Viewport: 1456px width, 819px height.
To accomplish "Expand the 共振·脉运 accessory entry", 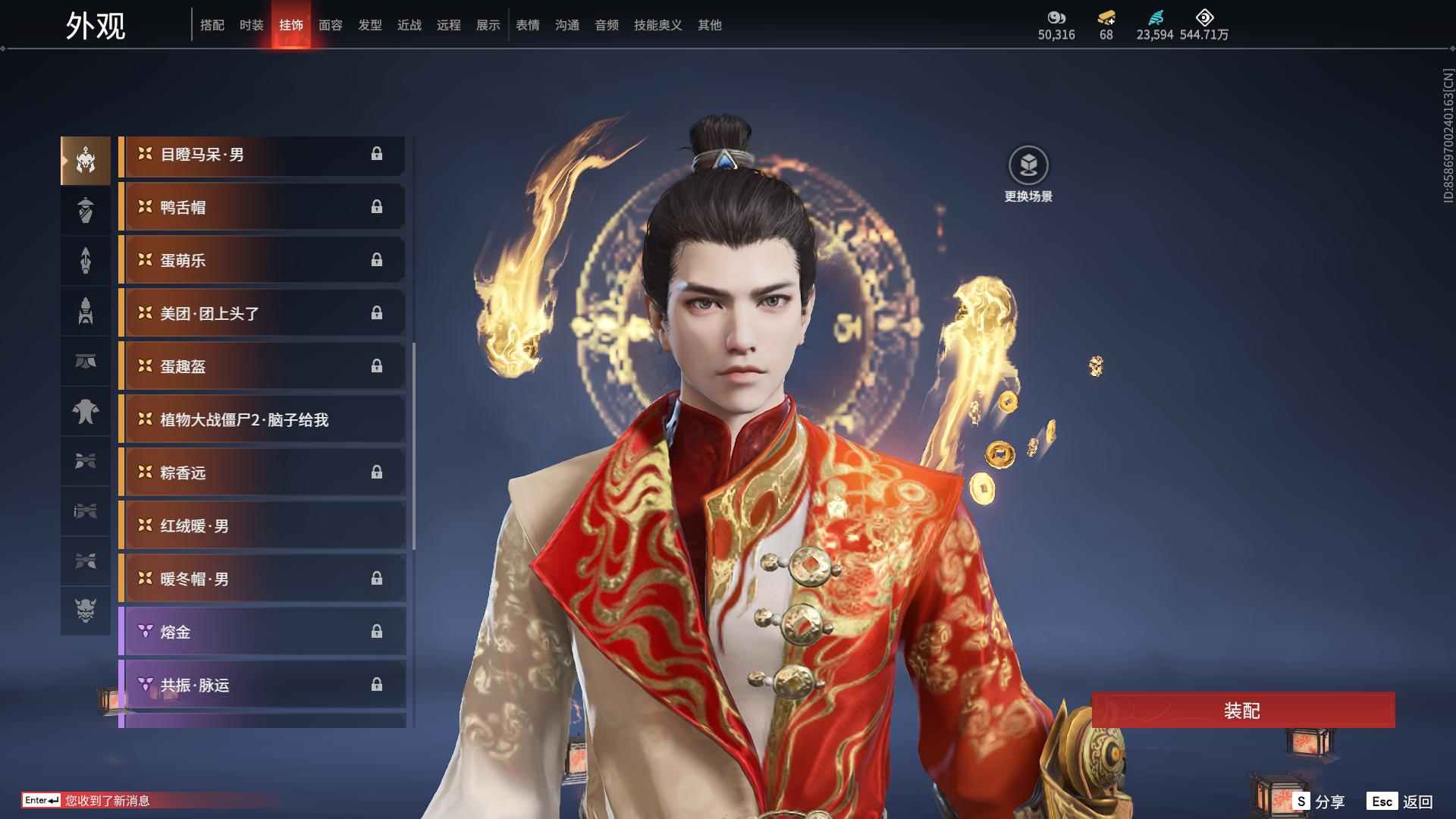I will point(262,685).
